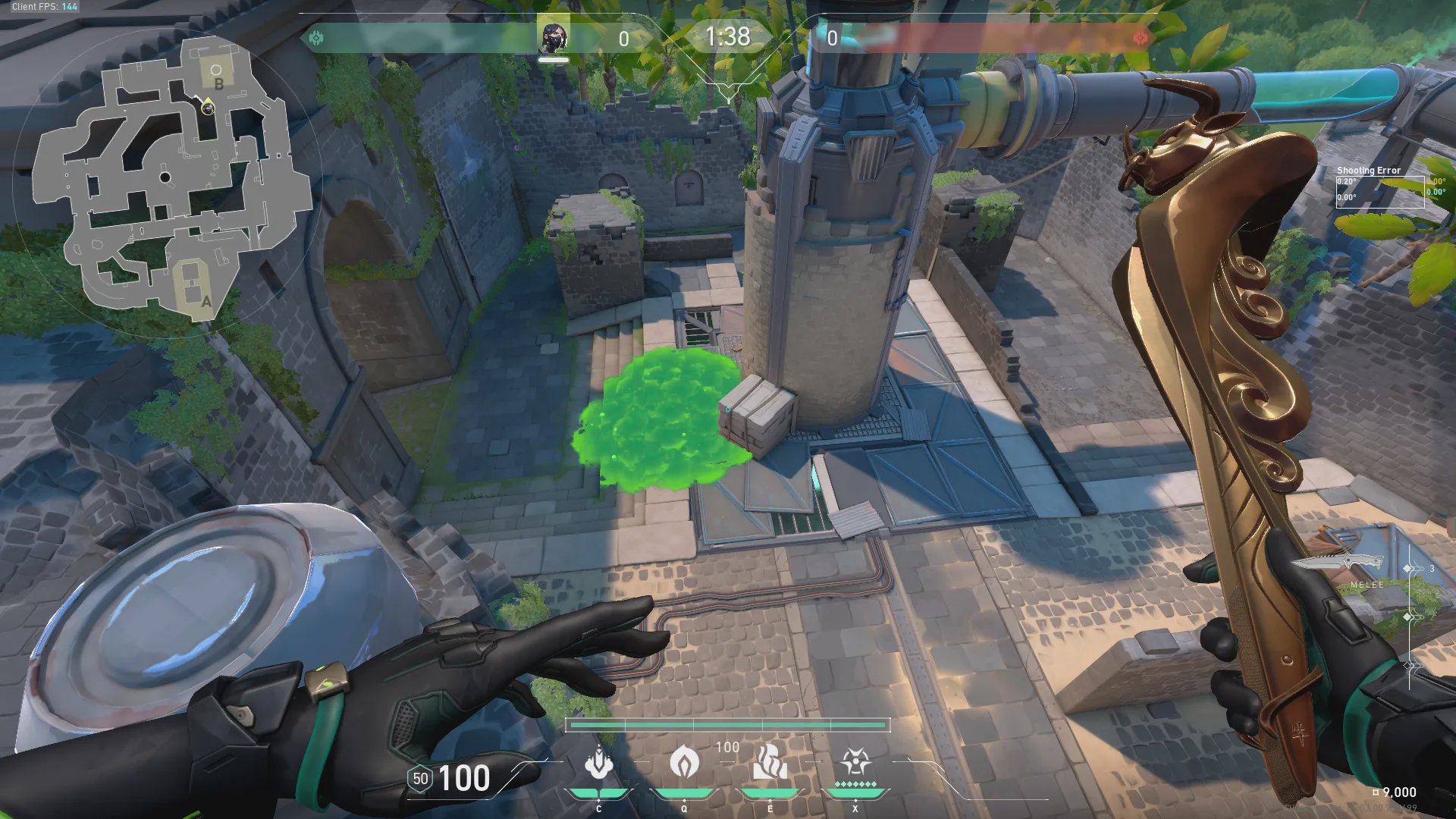The image size is (1456, 819).
Task: Select the A site marker on minimap
Action: pos(206,301)
